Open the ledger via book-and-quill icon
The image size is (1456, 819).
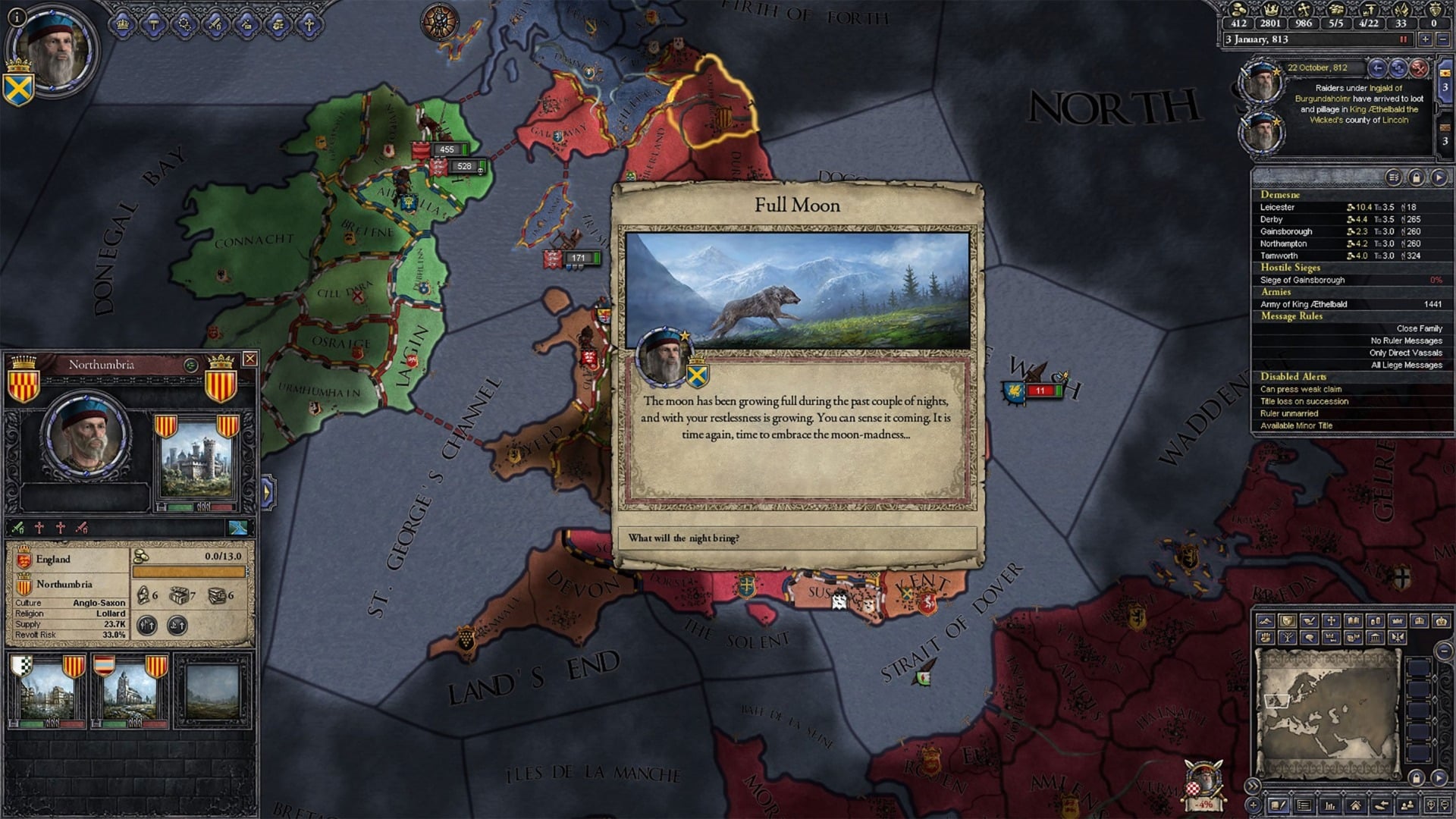(x=1277, y=806)
